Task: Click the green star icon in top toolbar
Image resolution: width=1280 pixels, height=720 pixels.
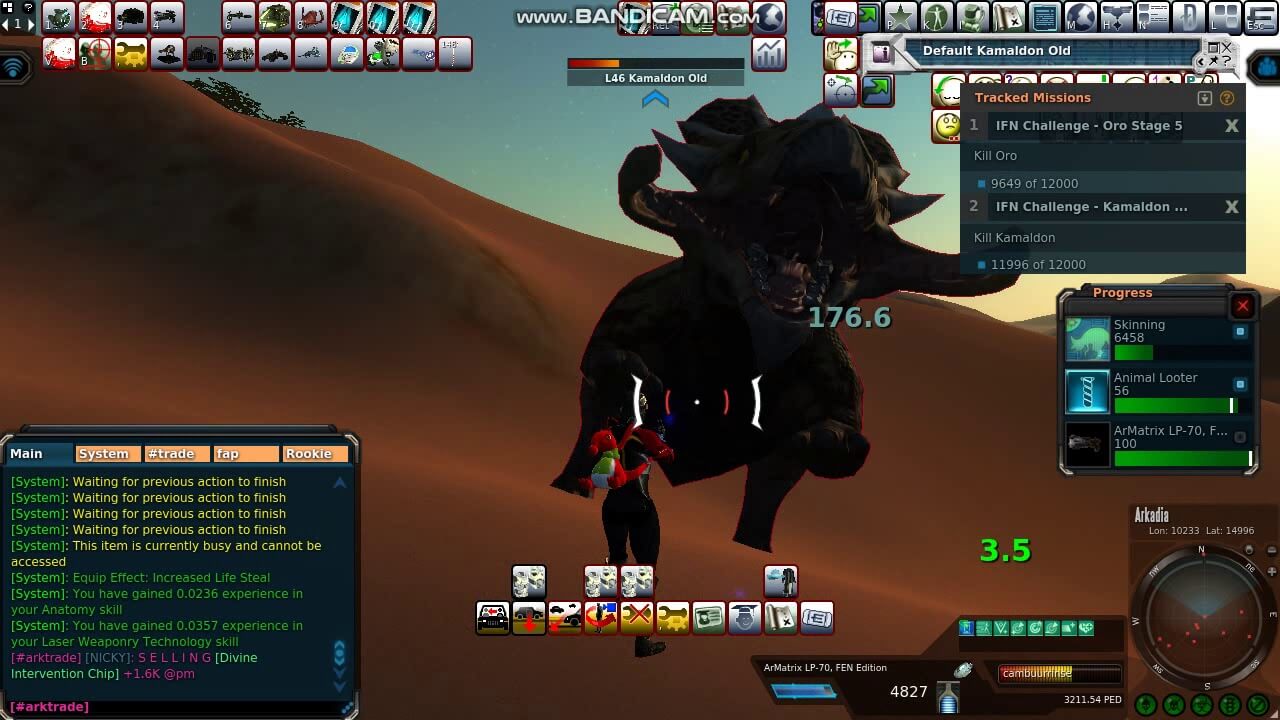Action: click(901, 17)
